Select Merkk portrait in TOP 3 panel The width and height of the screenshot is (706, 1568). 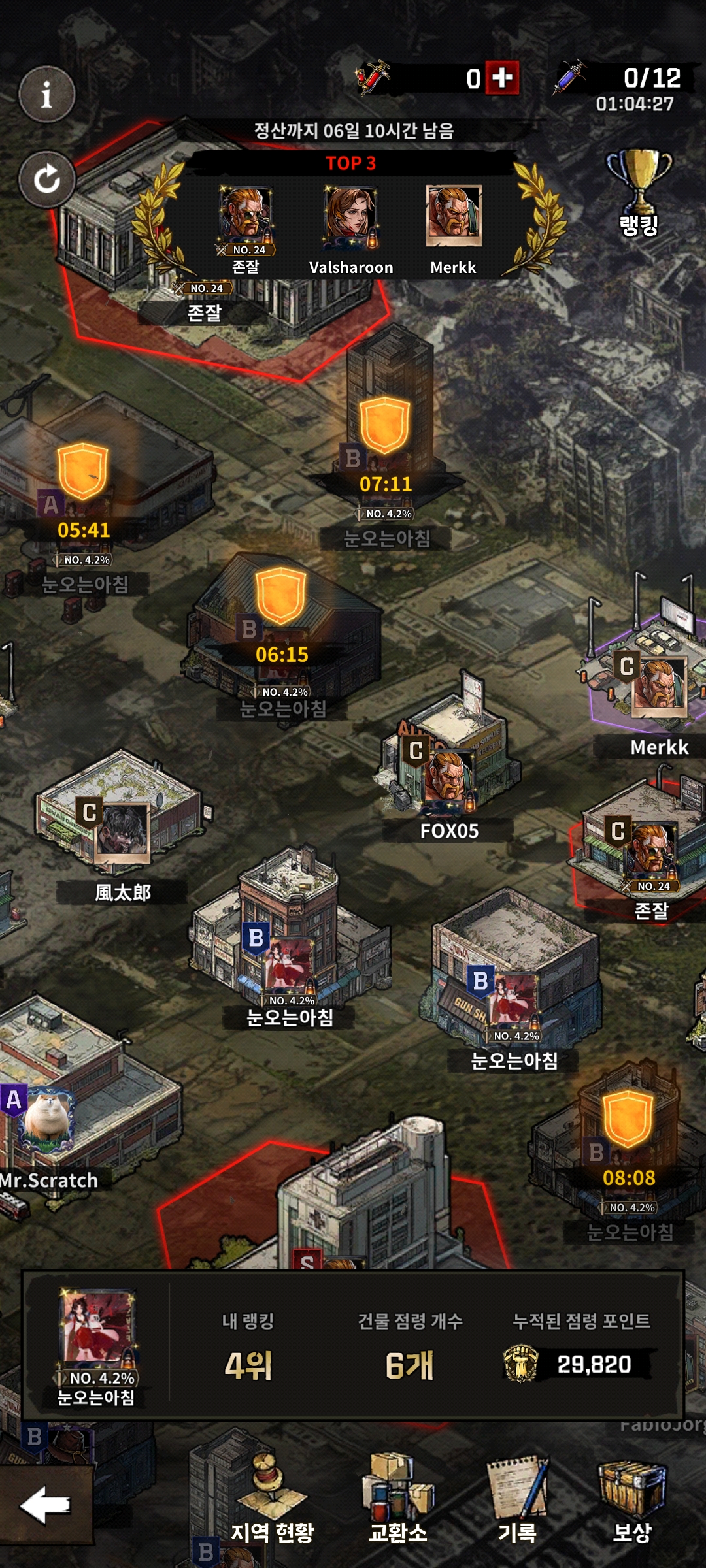[x=454, y=216]
